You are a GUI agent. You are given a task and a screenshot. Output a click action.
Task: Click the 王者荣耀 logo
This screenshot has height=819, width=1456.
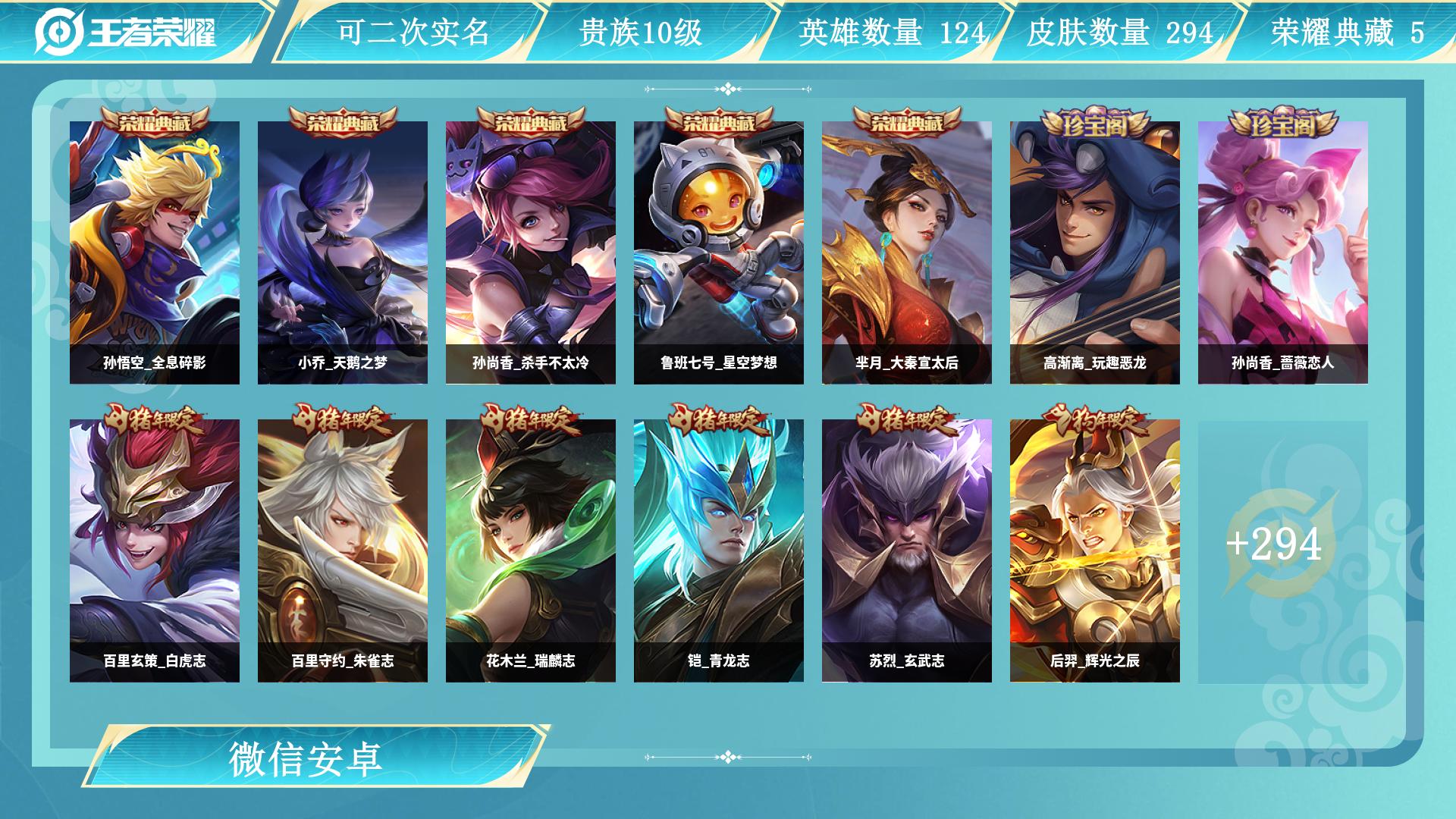pyautogui.click(x=126, y=32)
